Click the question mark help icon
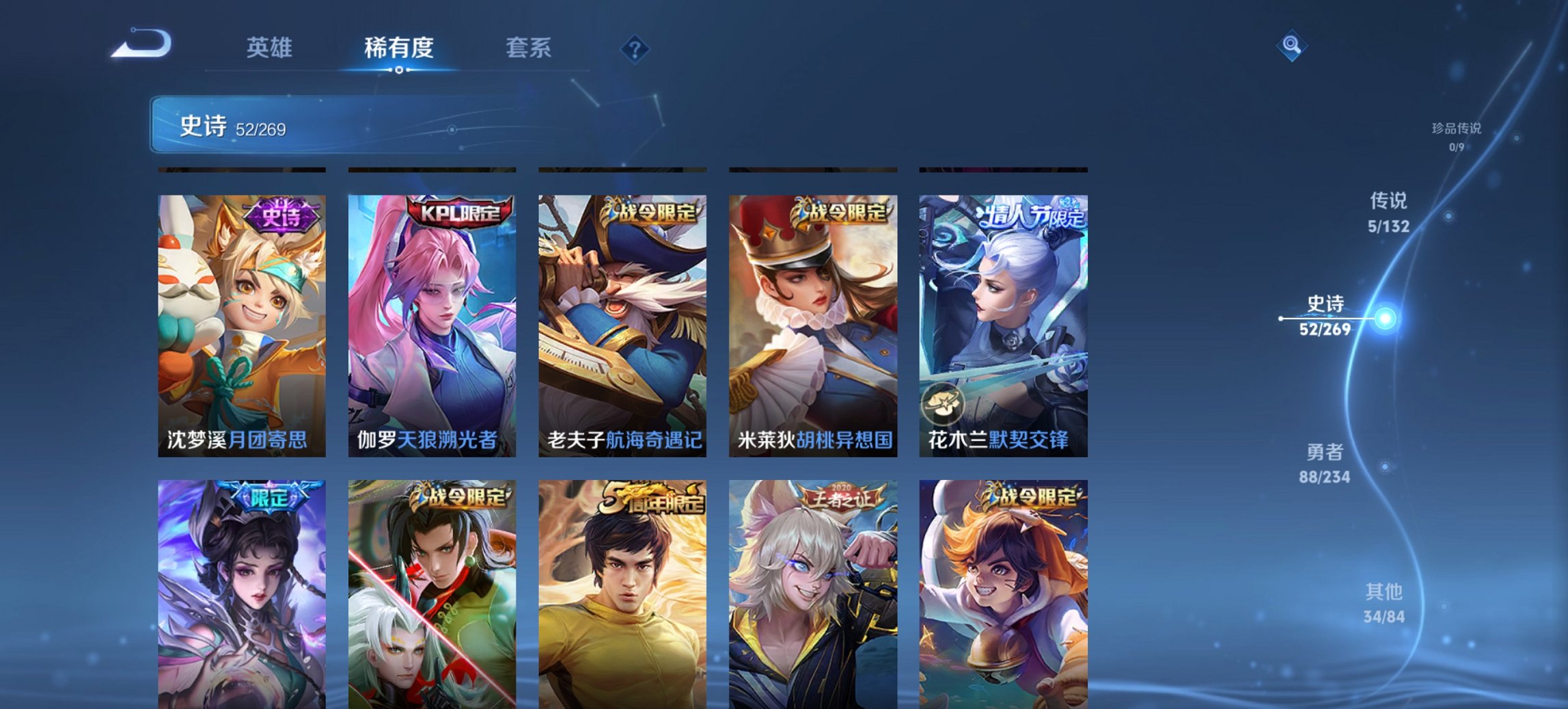Viewport: 1568px width, 709px height. coord(635,49)
